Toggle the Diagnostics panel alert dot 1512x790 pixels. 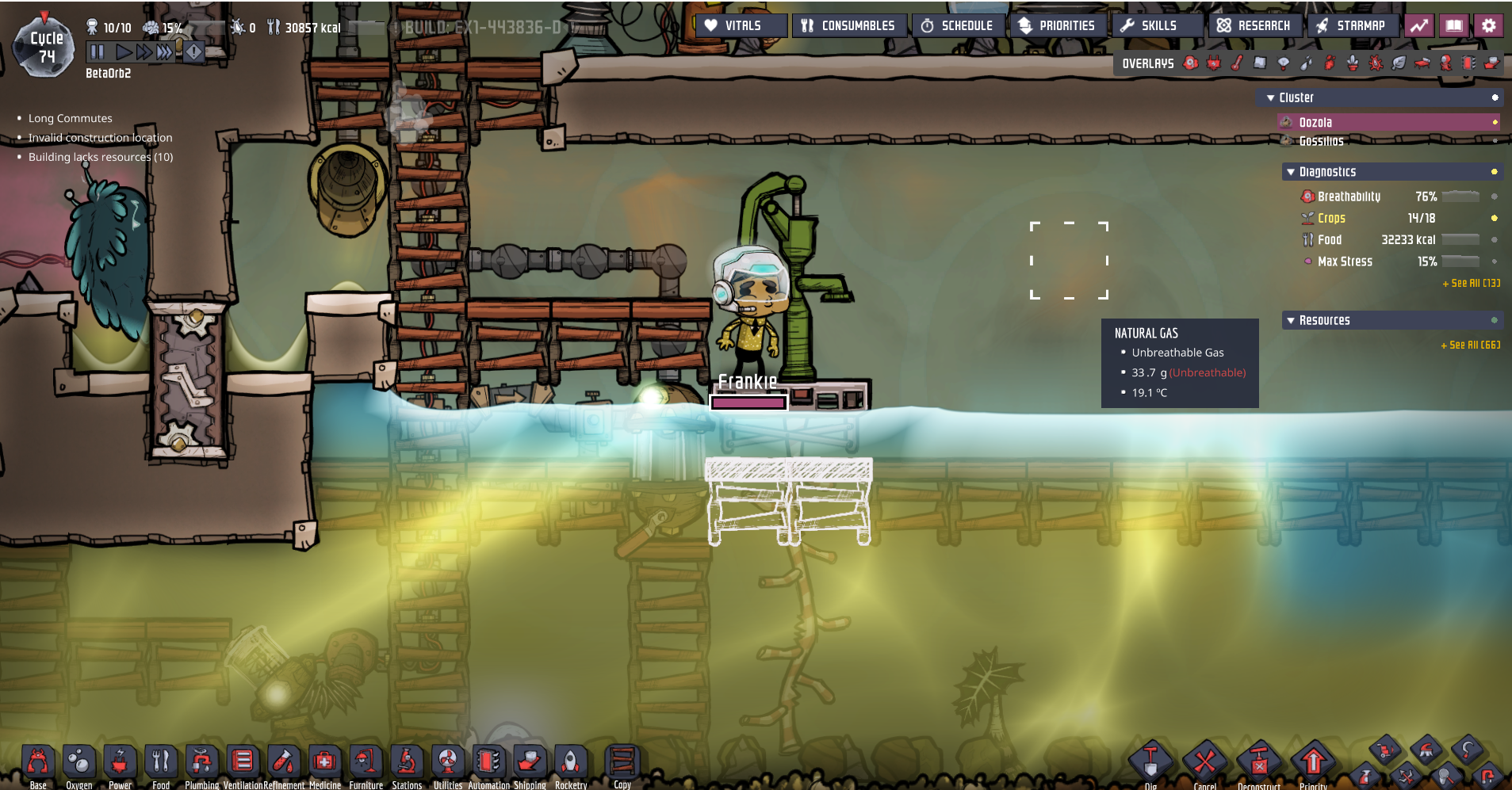click(1494, 172)
